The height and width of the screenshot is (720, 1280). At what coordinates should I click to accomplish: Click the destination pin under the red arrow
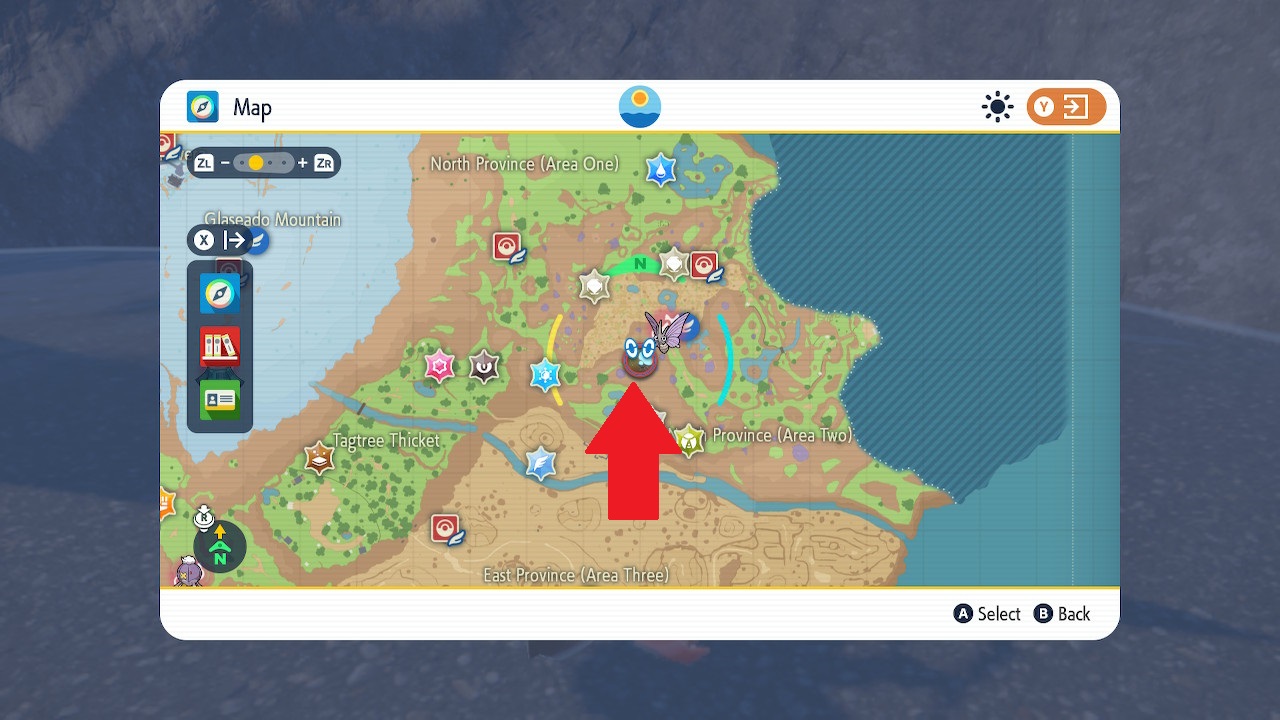[640, 358]
